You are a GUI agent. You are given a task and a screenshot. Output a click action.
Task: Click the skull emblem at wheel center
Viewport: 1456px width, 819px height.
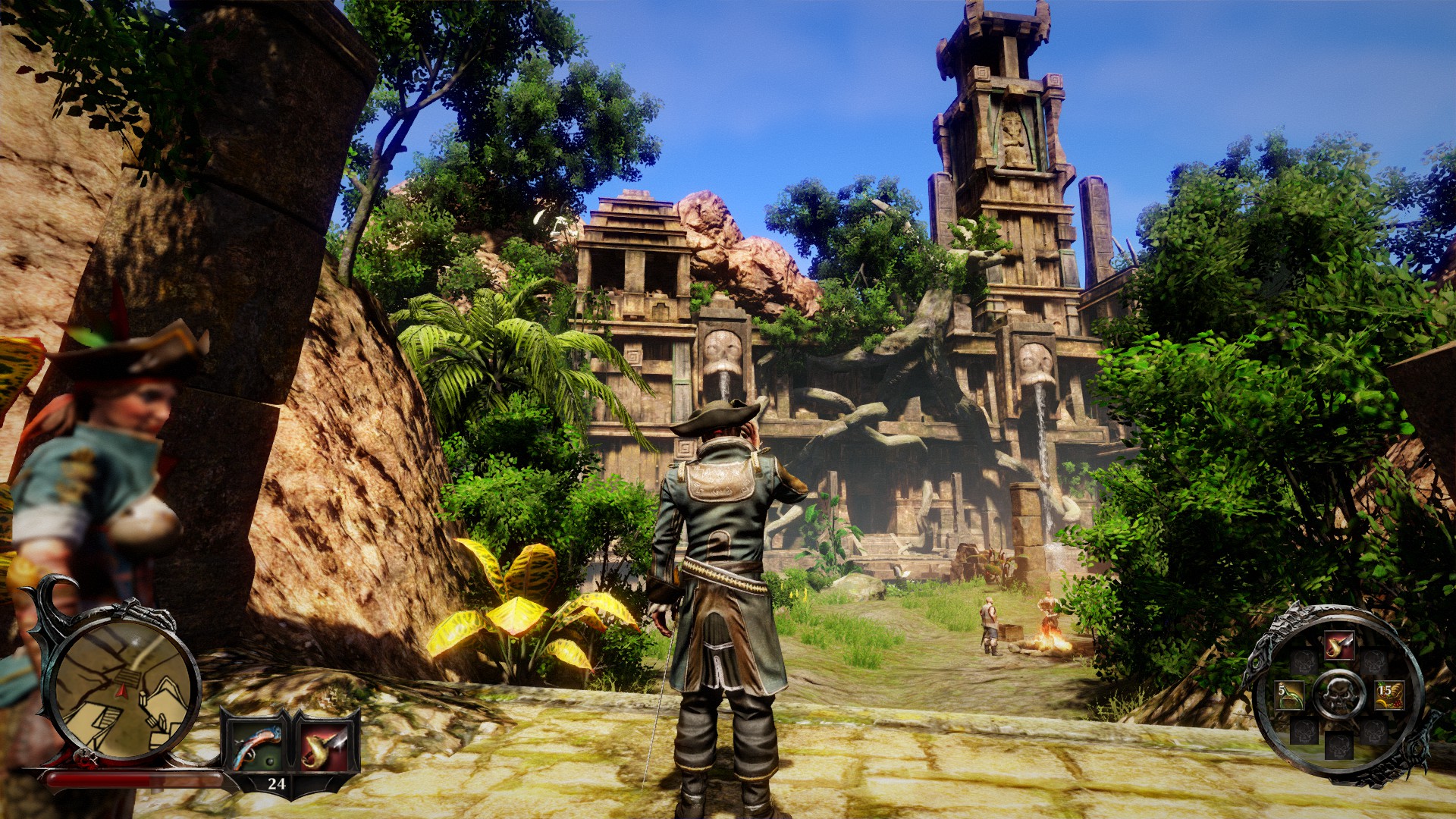coord(1339,694)
